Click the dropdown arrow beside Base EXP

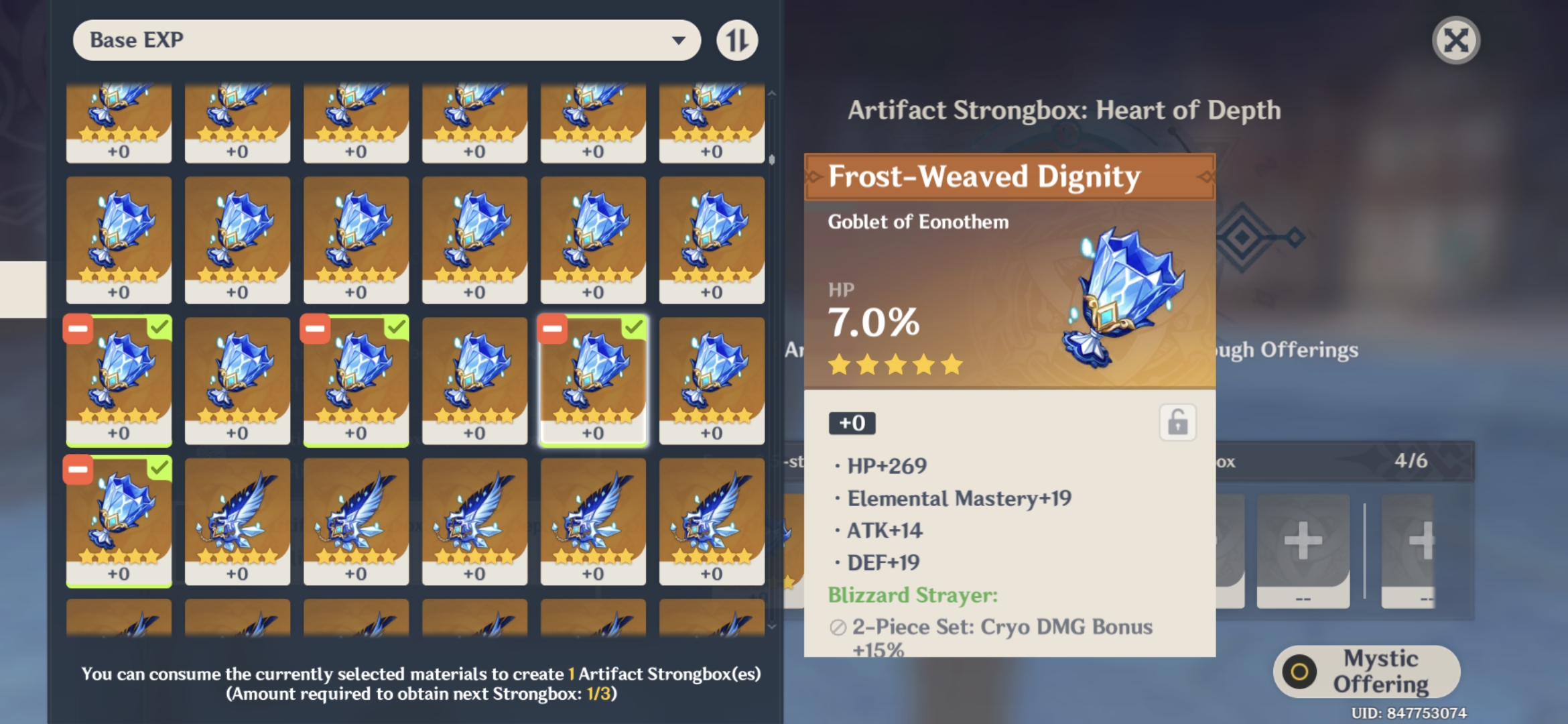(x=678, y=40)
